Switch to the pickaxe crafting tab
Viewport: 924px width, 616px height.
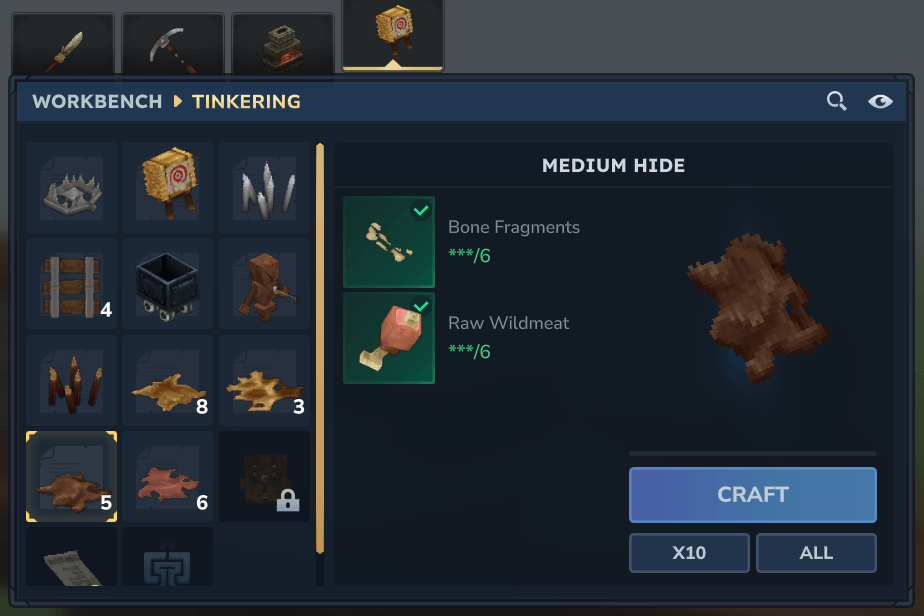pyautogui.click(x=173, y=44)
